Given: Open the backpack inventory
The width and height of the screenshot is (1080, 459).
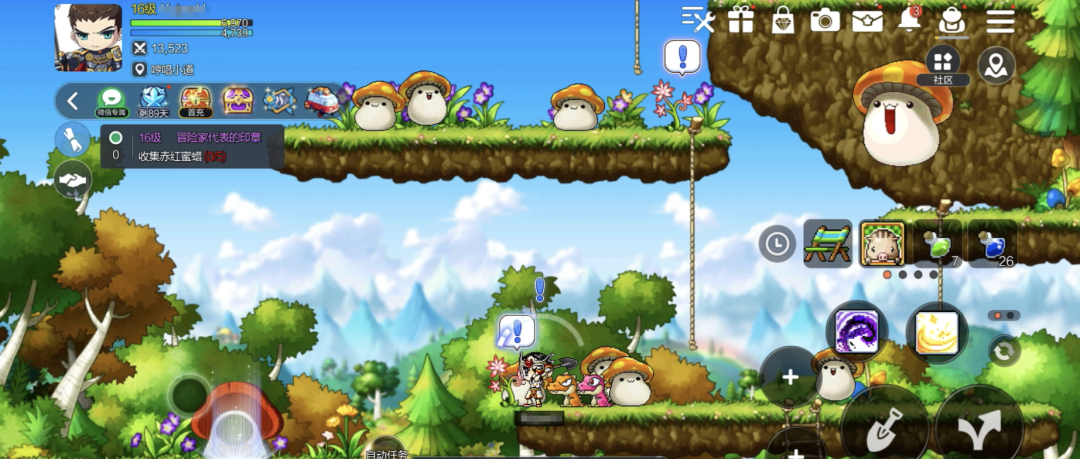Looking at the screenshot, I should pos(951,20).
